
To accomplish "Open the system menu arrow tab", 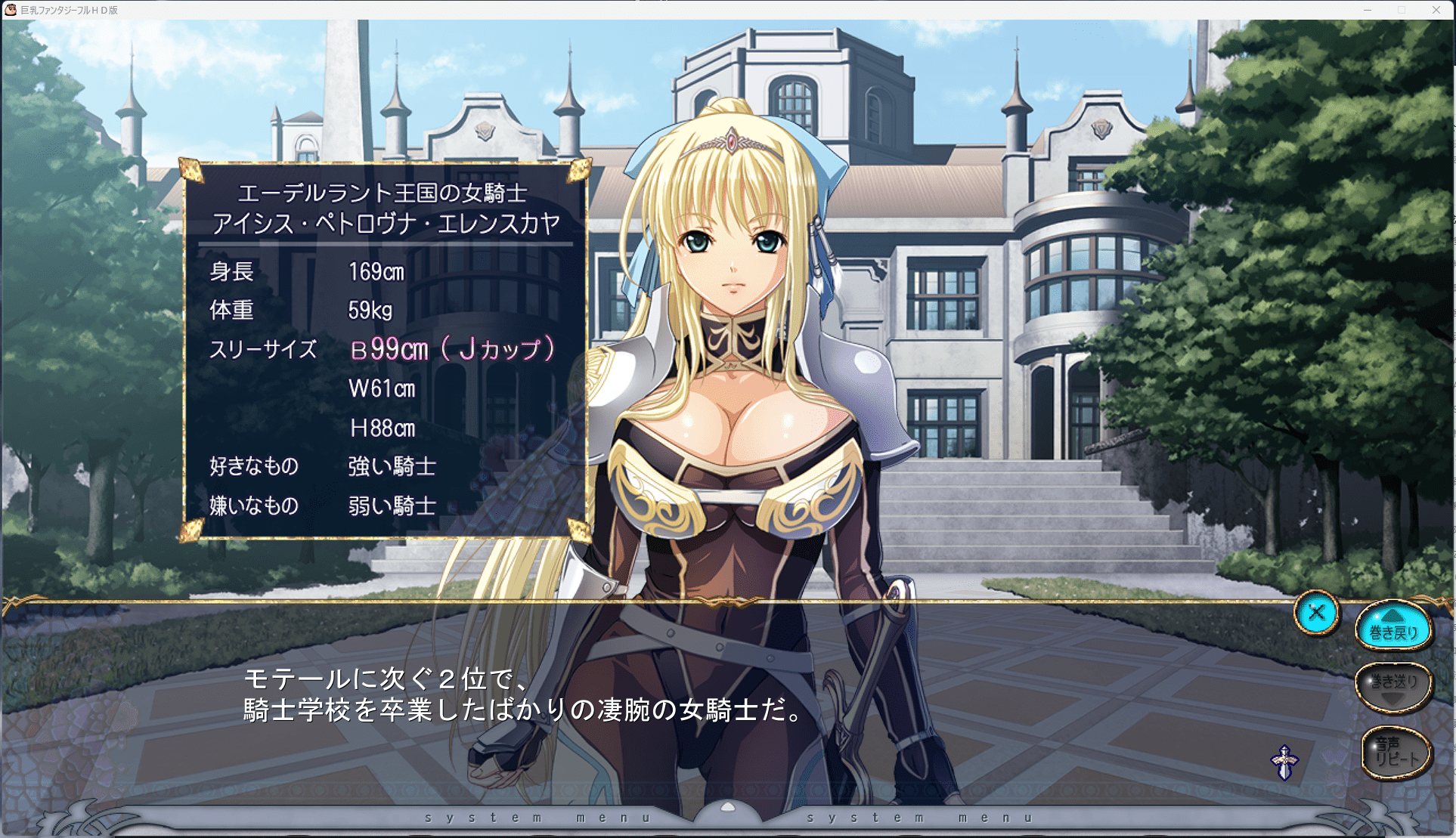I will (x=727, y=809).
